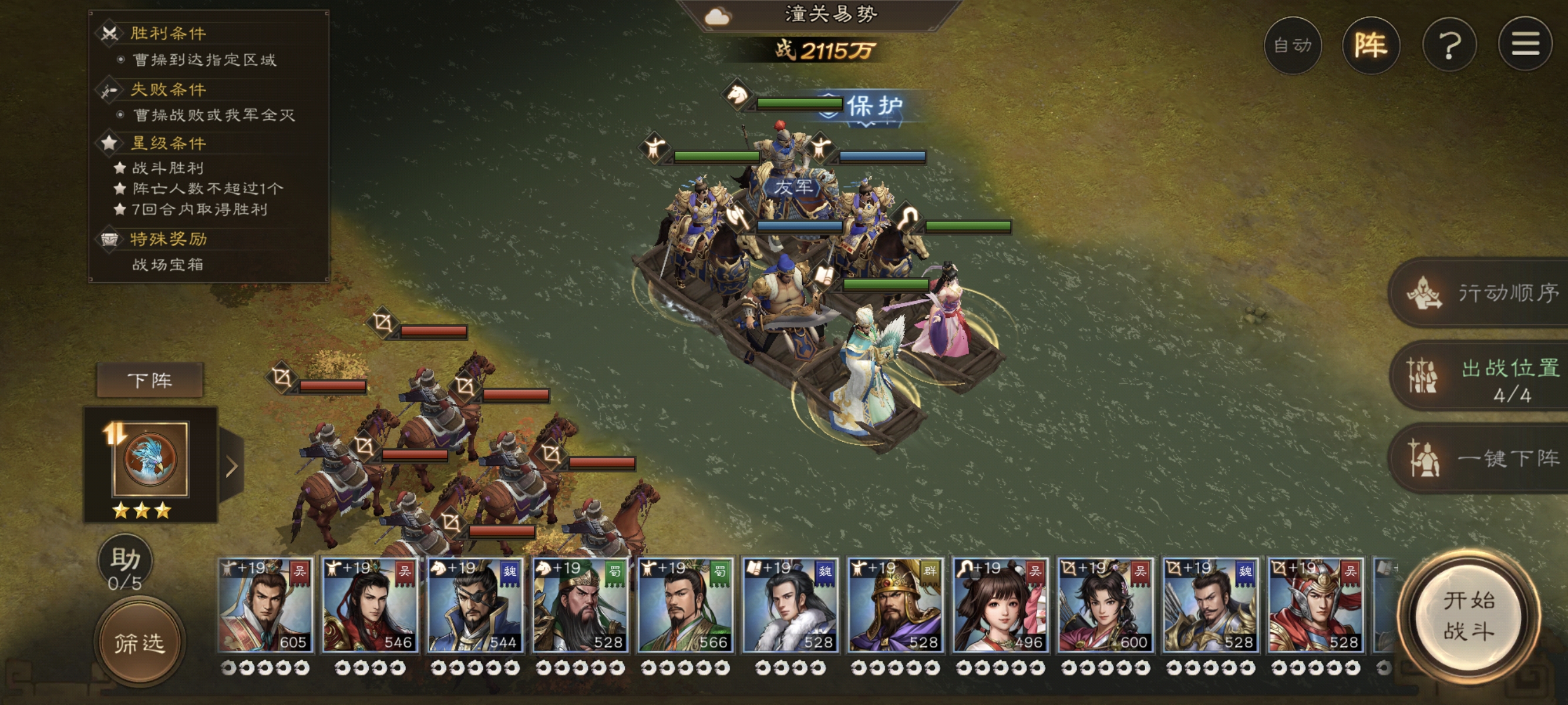Image resolution: width=1568 pixels, height=705 pixels.
Task: Open the hamburger main menu
Action: pos(1525,45)
